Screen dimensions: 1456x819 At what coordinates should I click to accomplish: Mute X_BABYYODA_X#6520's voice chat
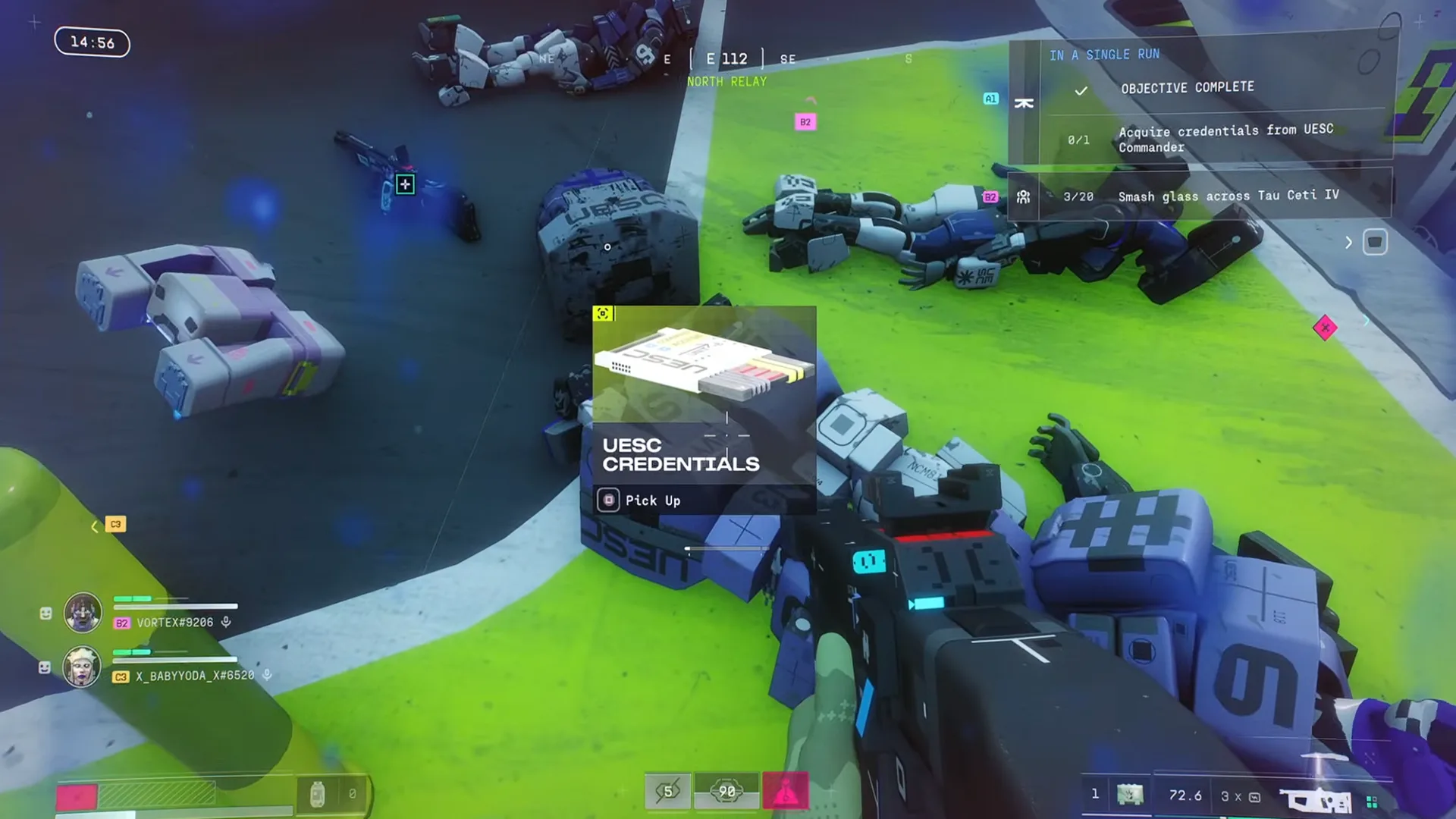[265, 675]
